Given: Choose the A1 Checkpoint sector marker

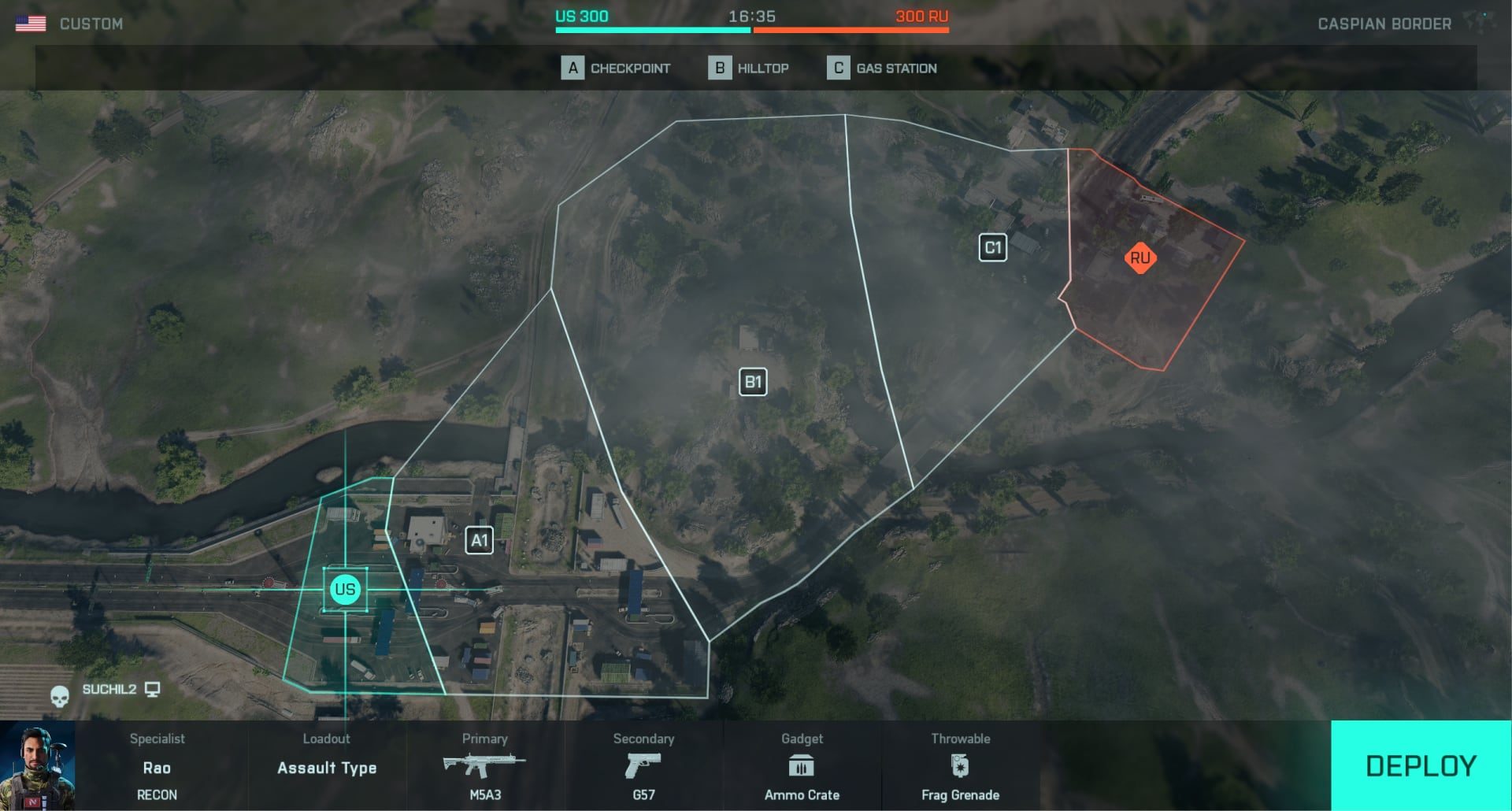Looking at the screenshot, I should (479, 541).
